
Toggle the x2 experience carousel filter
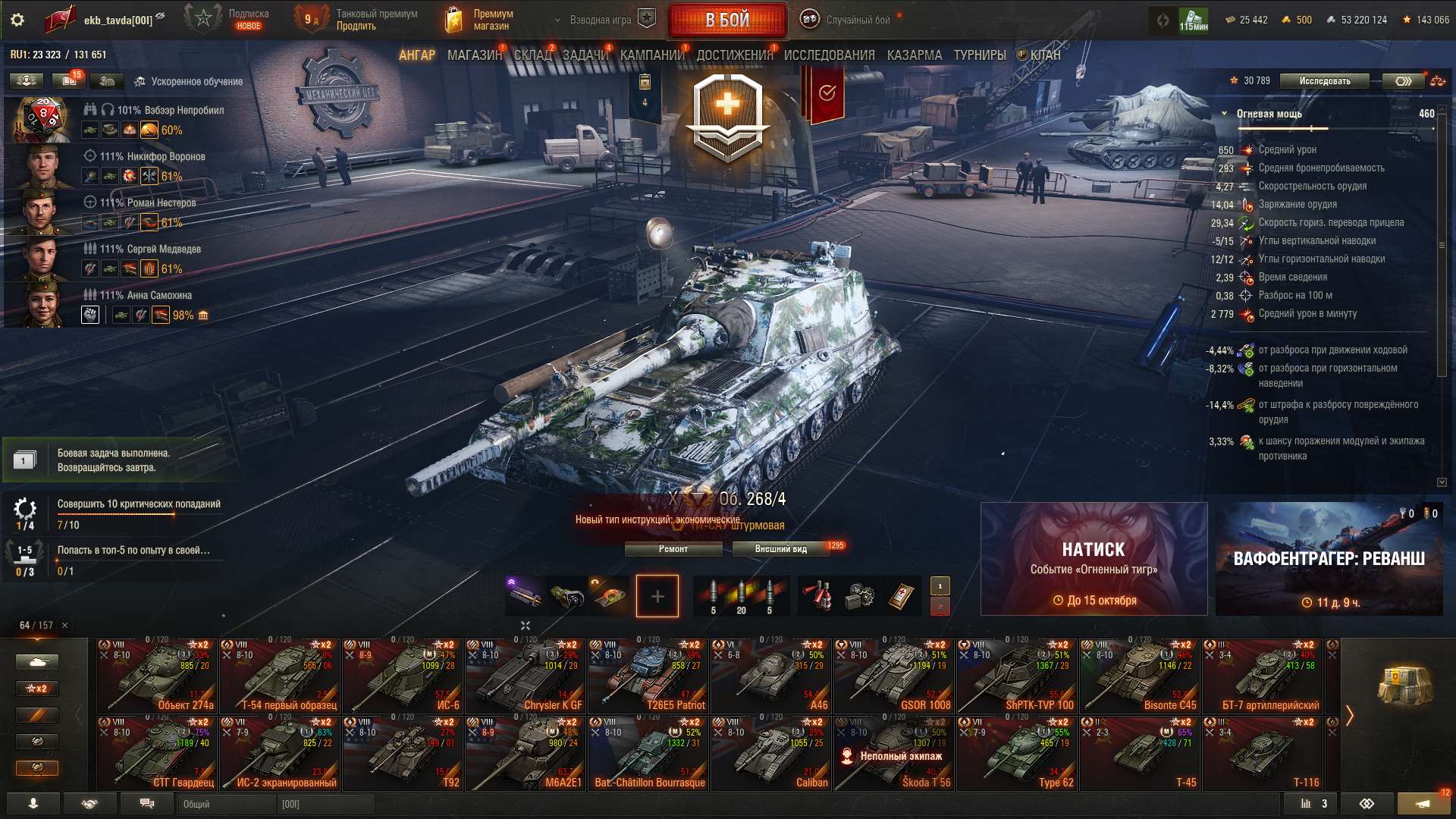click(36, 688)
